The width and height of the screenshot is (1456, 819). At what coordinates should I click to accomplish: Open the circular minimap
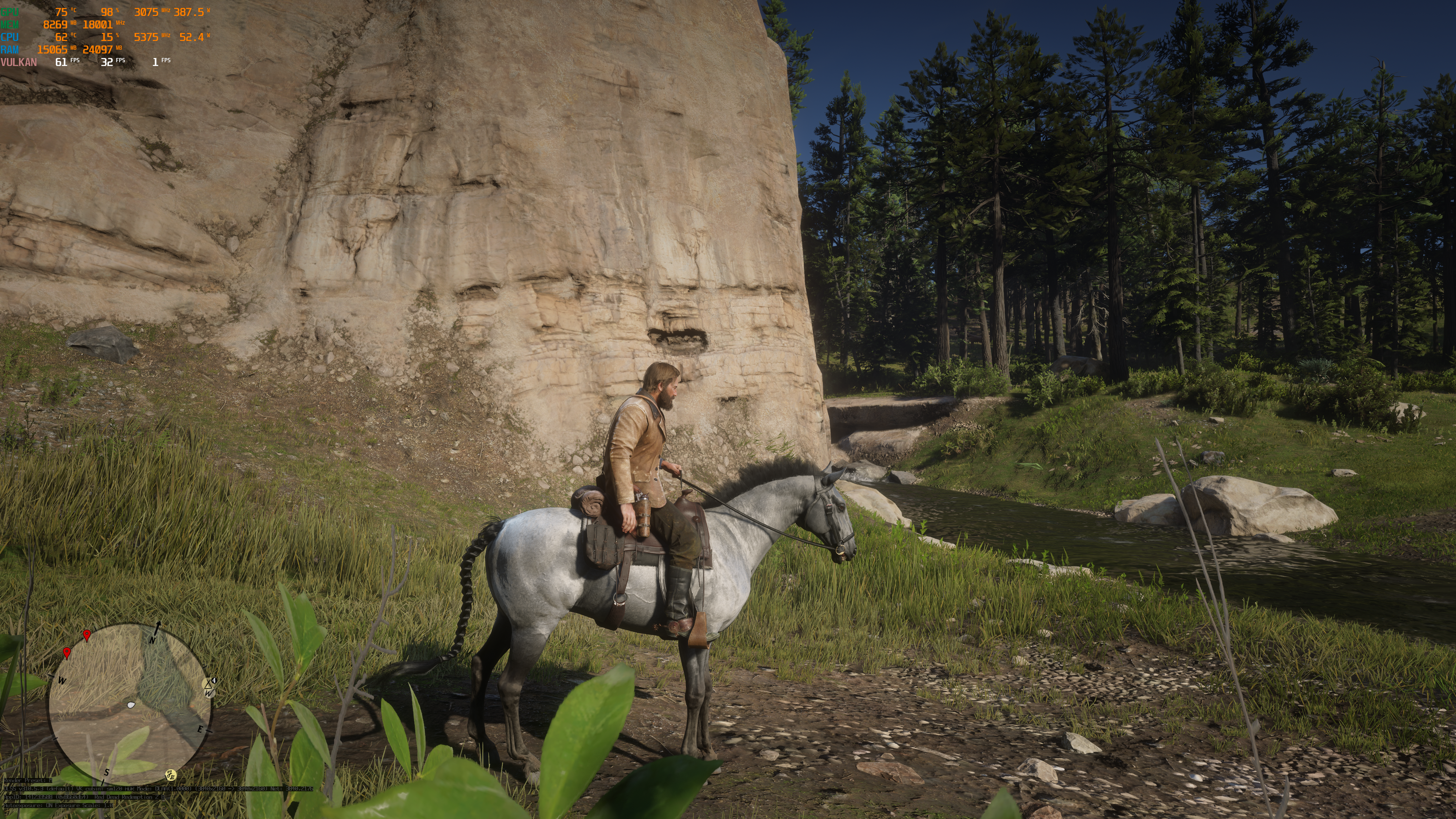tap(129, 704)
